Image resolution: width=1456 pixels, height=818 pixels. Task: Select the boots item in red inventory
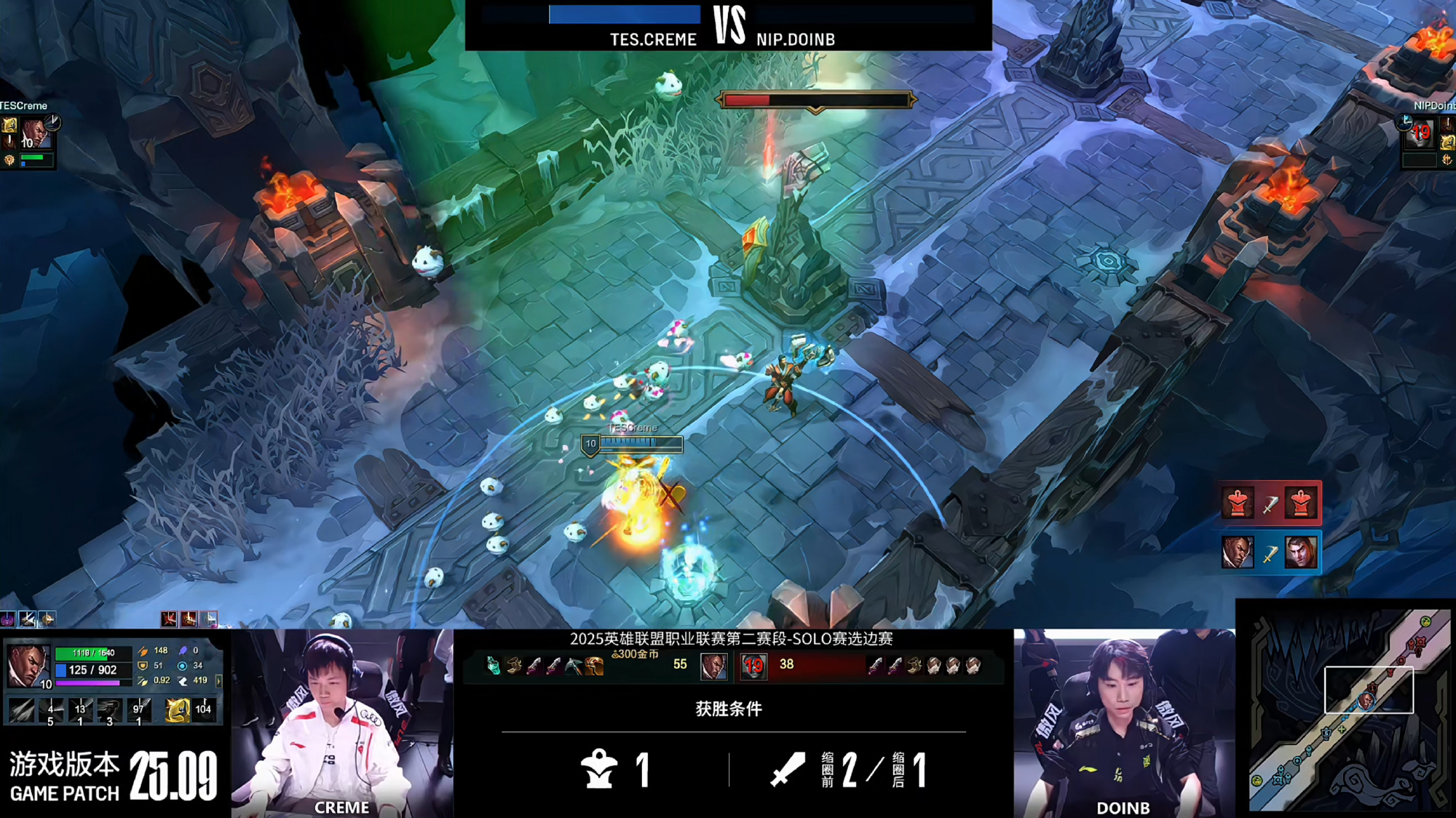915,665
